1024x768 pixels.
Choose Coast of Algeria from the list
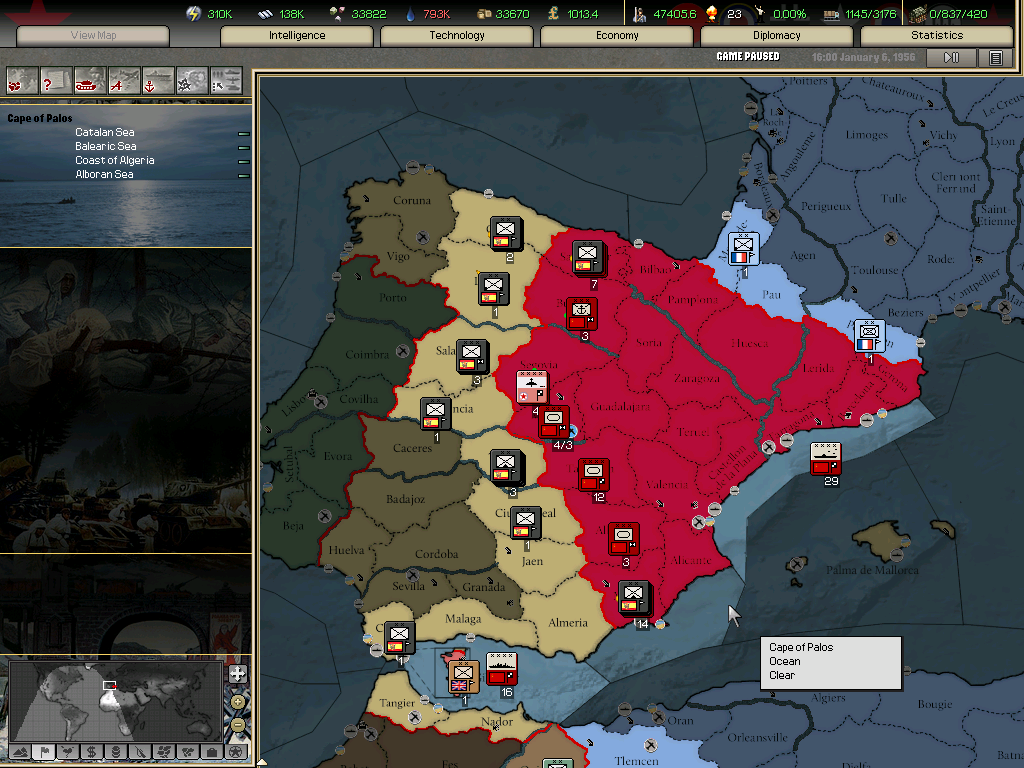(x=115, y=160)
